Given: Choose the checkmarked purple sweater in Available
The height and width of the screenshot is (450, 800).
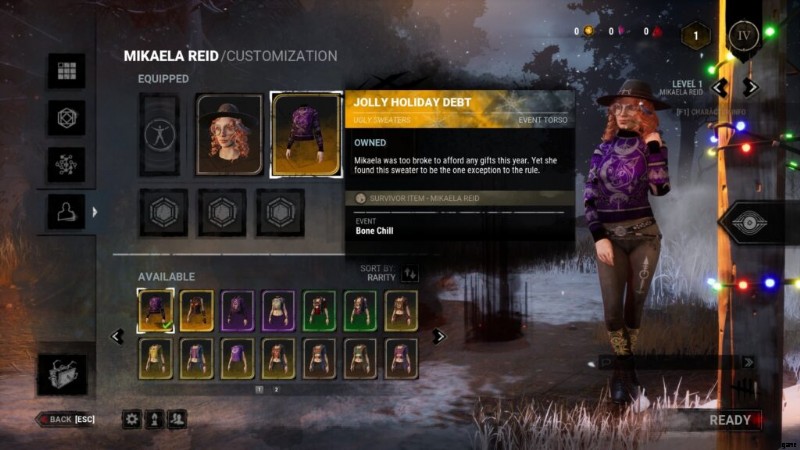Looking at the screenshot, I should coord(155,310).
